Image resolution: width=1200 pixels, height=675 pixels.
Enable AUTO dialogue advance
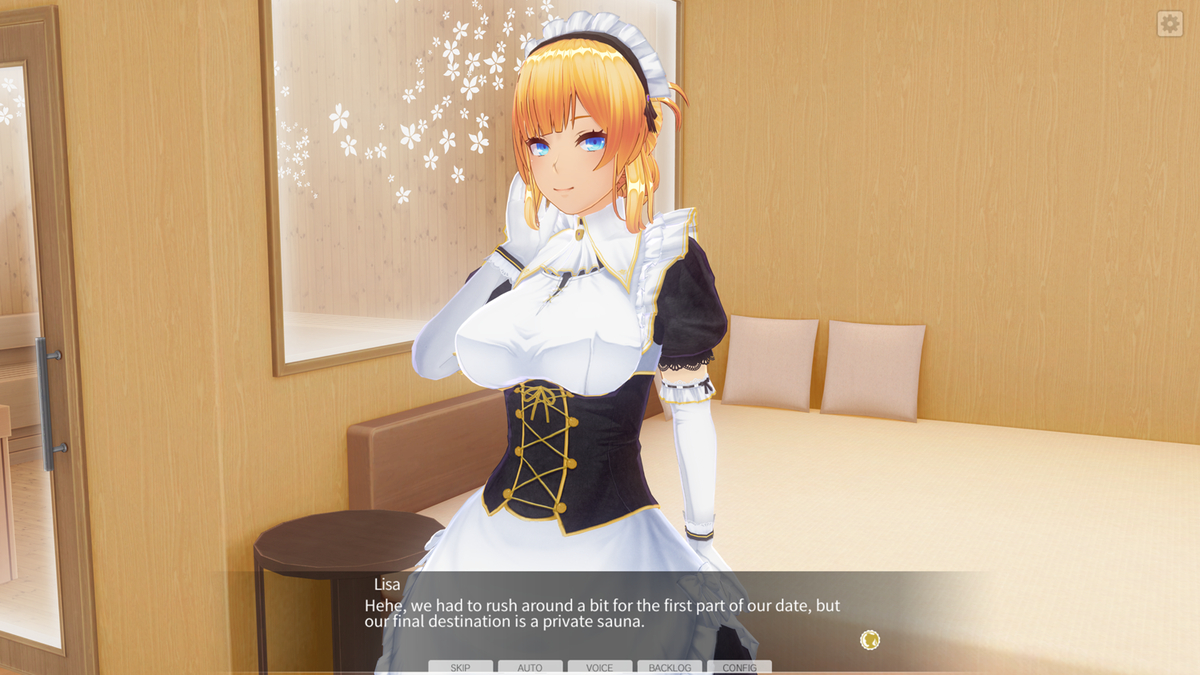pos(530,667)
